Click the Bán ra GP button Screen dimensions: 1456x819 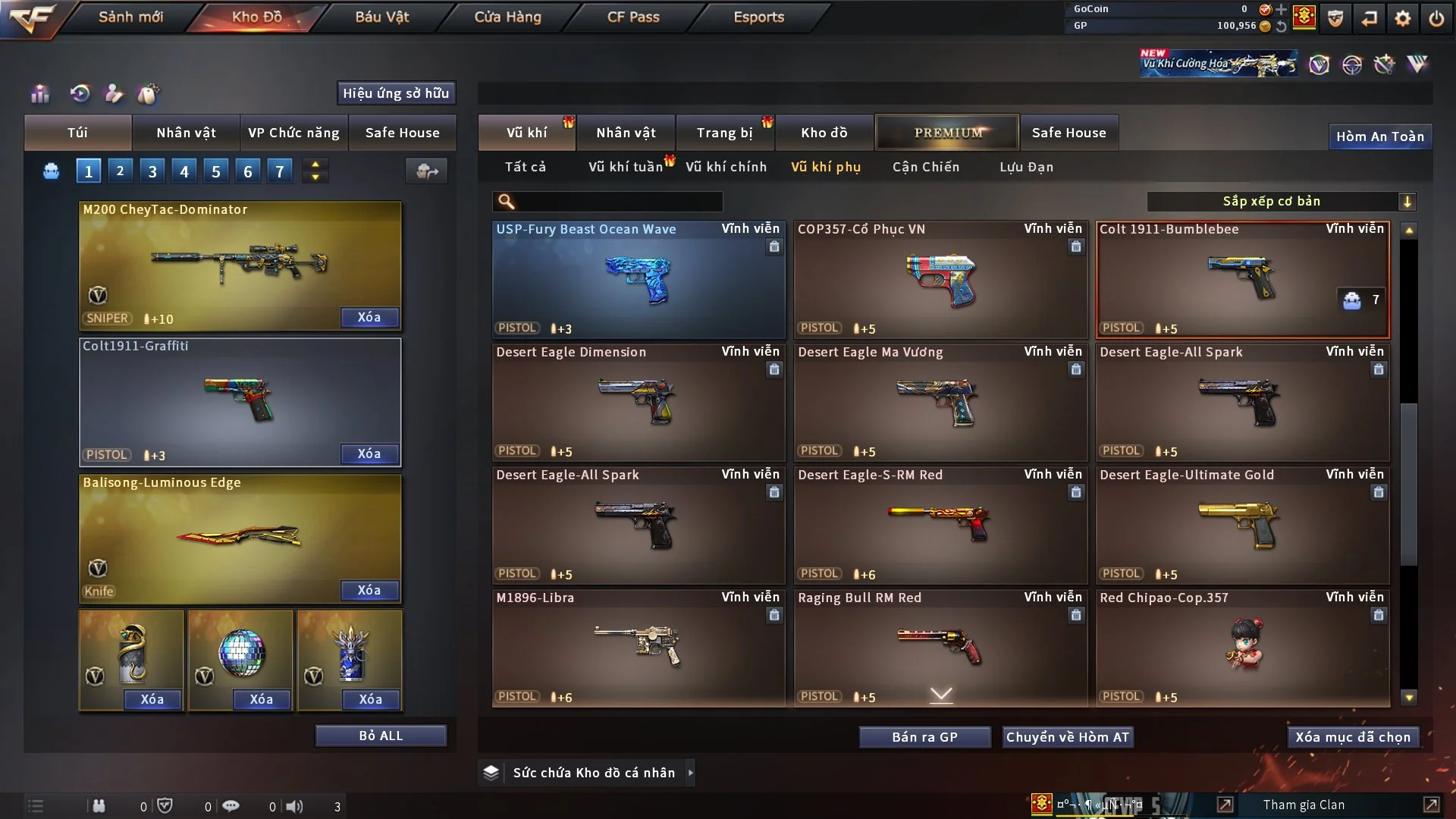[x=924, y=737]
